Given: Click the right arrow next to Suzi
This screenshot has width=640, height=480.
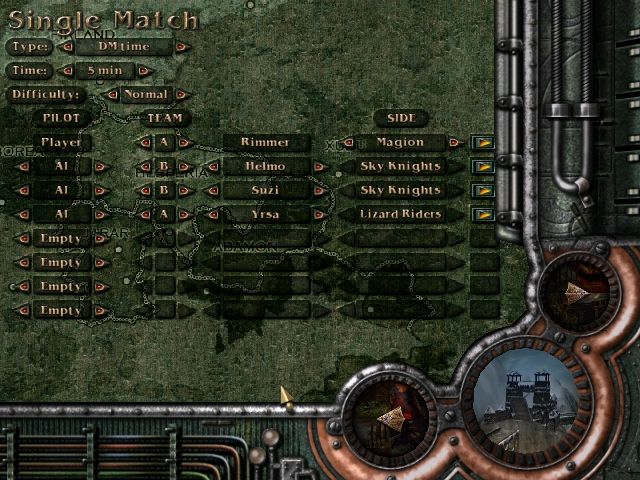Looking at the screenshot, I should coord(319,190).
